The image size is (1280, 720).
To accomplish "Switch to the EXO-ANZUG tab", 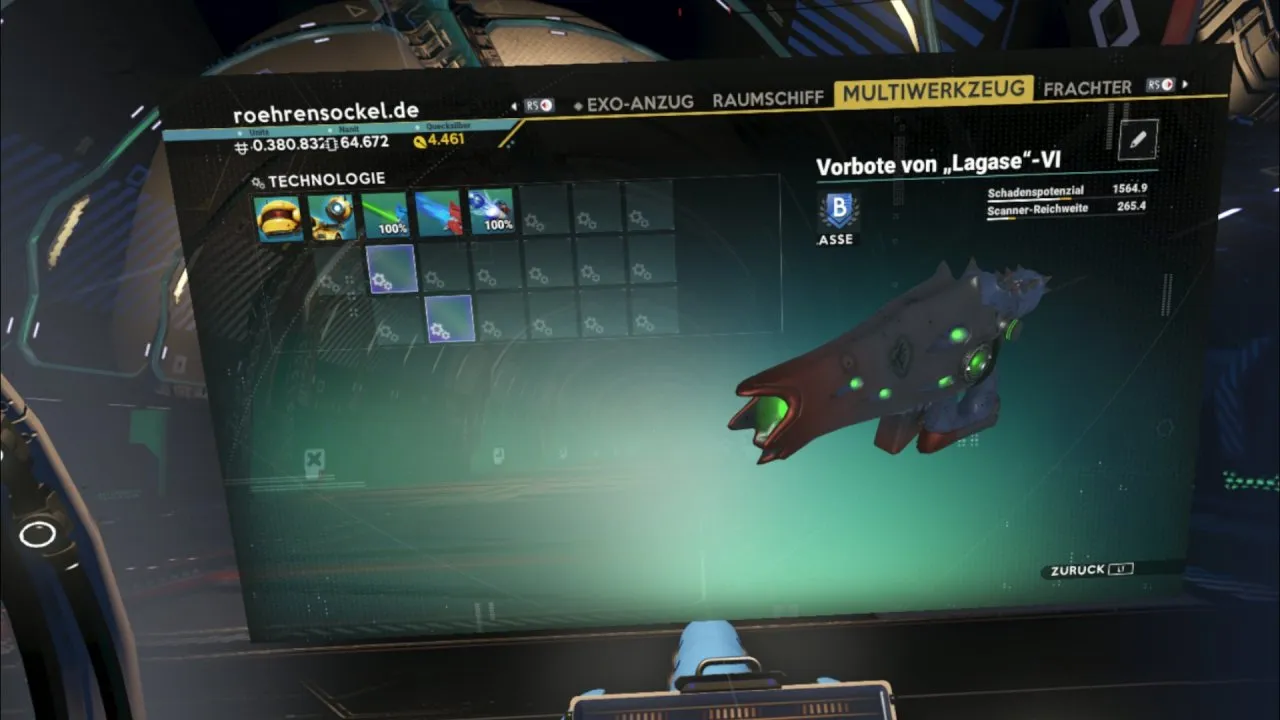I will pyautogui.click(x=634, y=103).
